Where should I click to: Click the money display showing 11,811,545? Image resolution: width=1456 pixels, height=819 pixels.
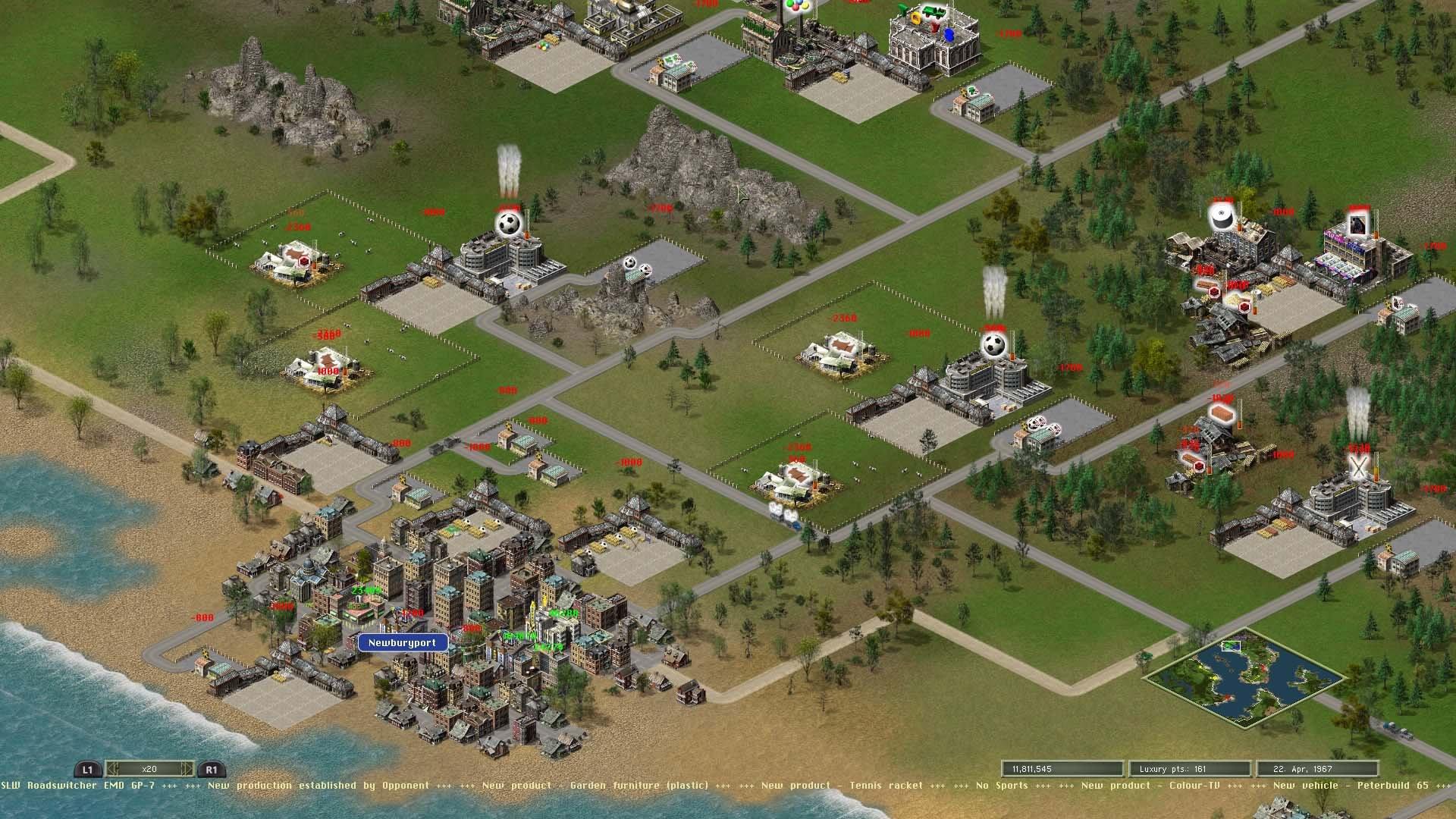click(x=1060, y=767)
